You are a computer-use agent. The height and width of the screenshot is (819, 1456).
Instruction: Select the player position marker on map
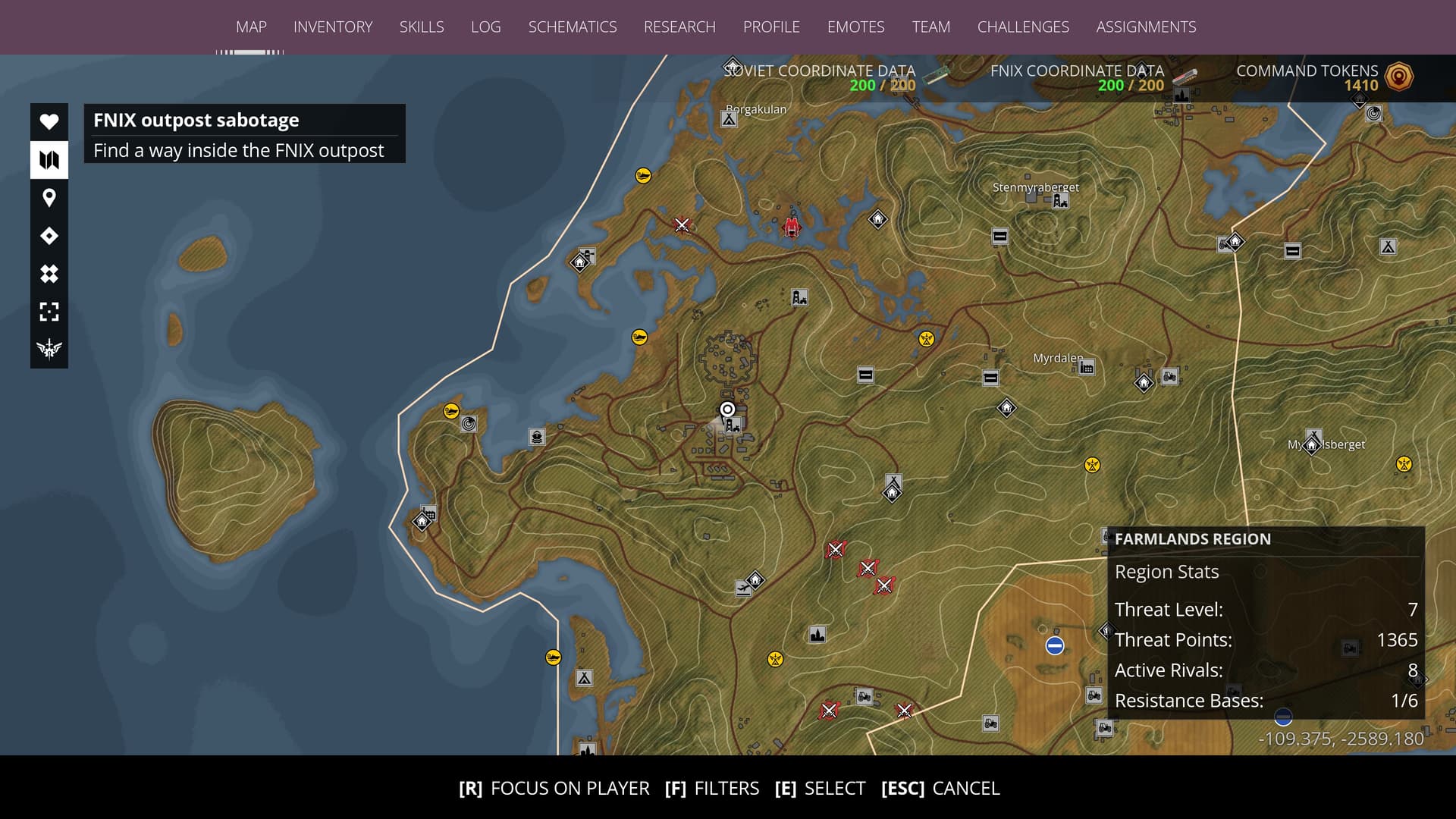[x=727, y=410]
